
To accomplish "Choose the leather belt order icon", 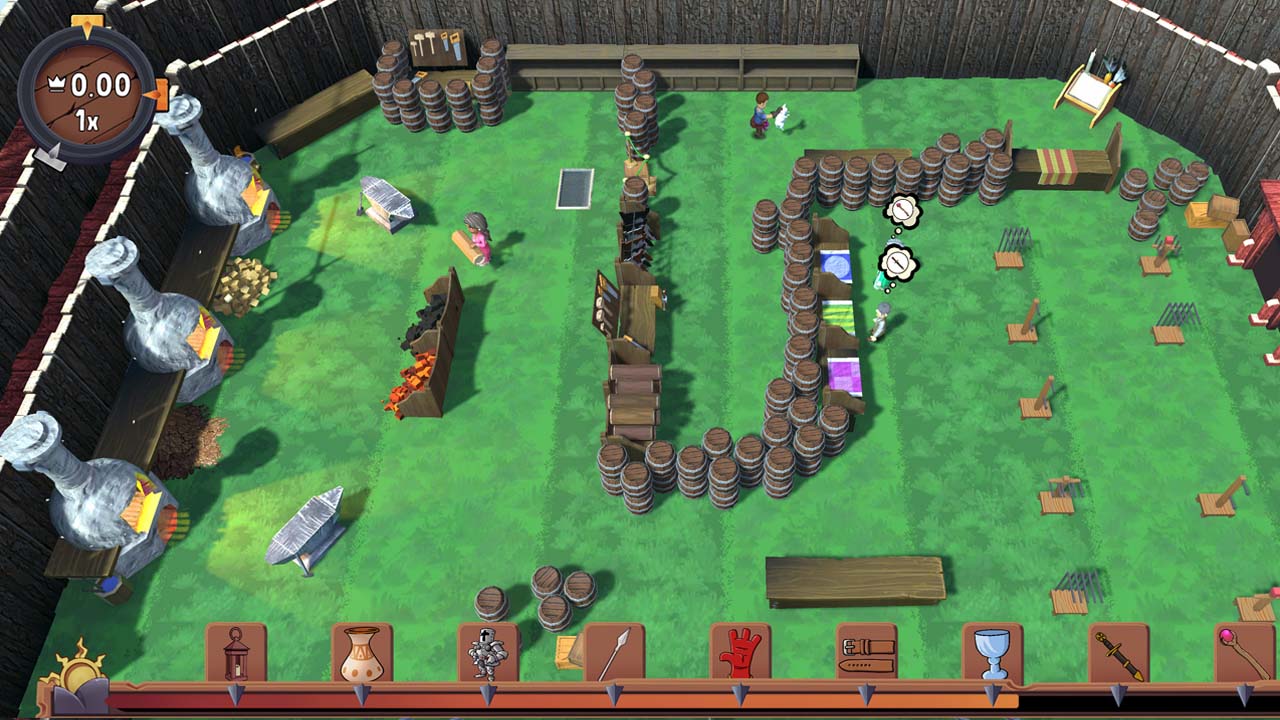I will (x=866, y=653).
